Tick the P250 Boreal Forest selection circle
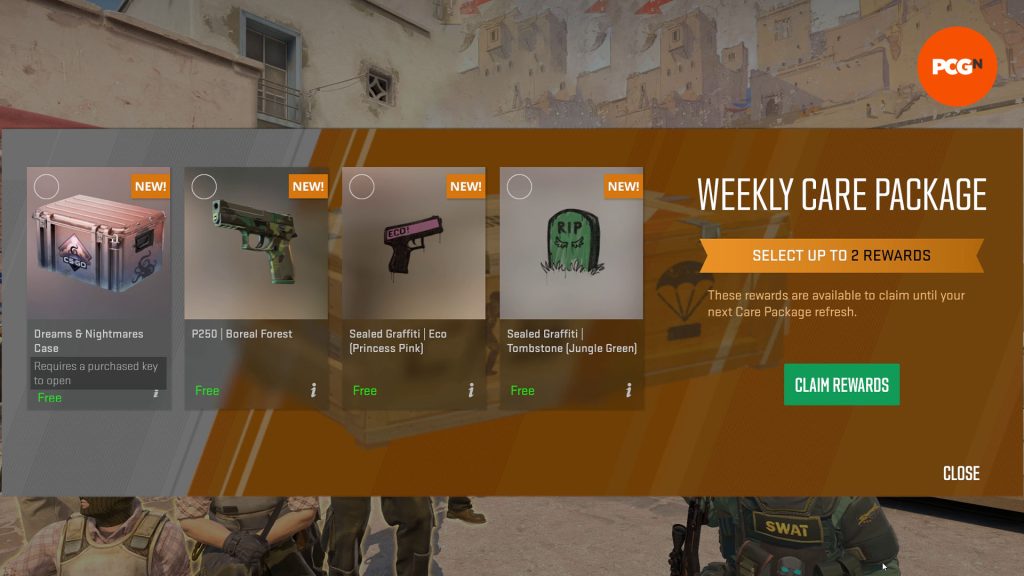1024x576 pixels. click(204, 187)
